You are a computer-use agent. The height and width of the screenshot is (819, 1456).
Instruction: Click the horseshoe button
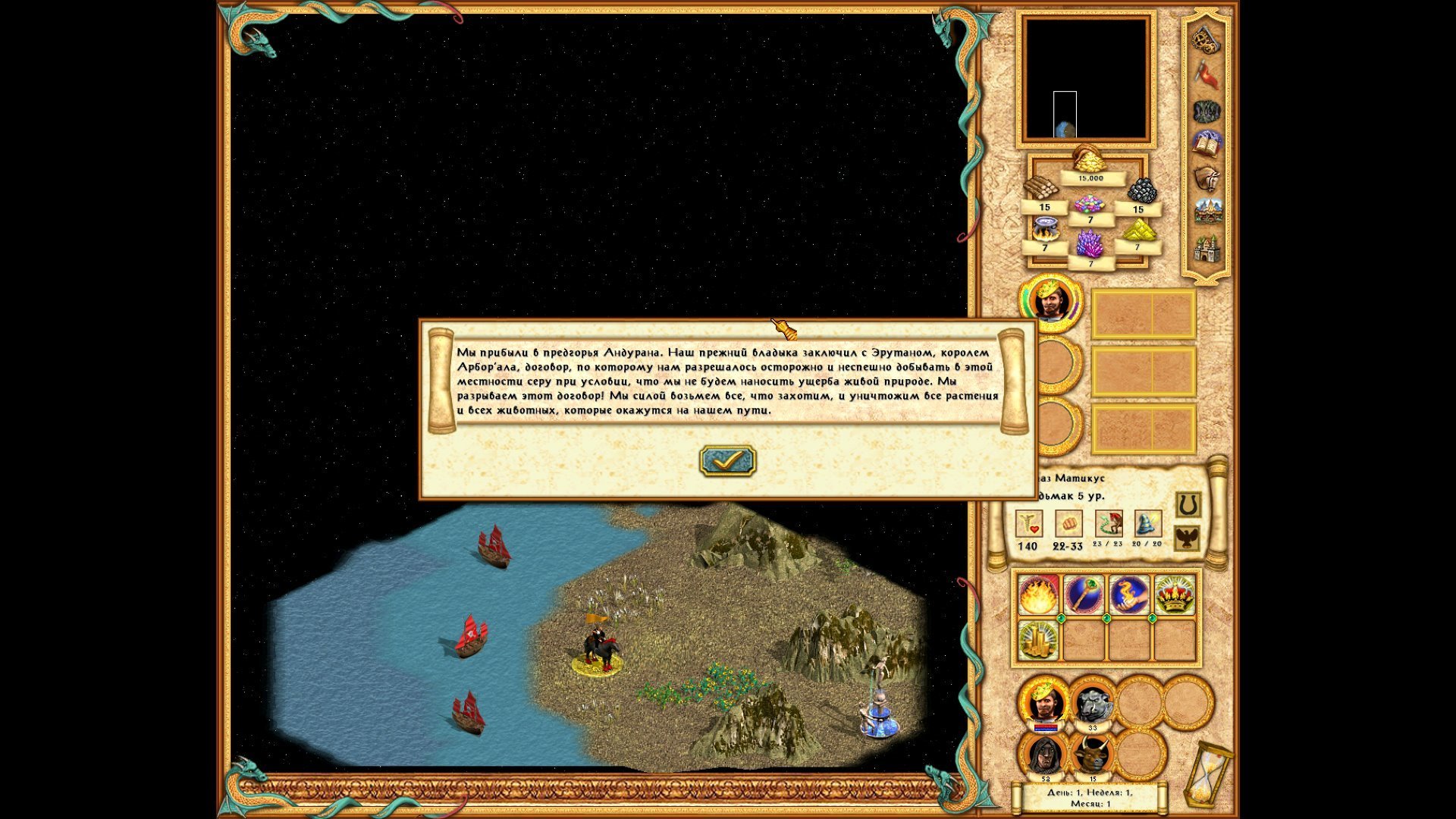click(x=1188, y=504)
